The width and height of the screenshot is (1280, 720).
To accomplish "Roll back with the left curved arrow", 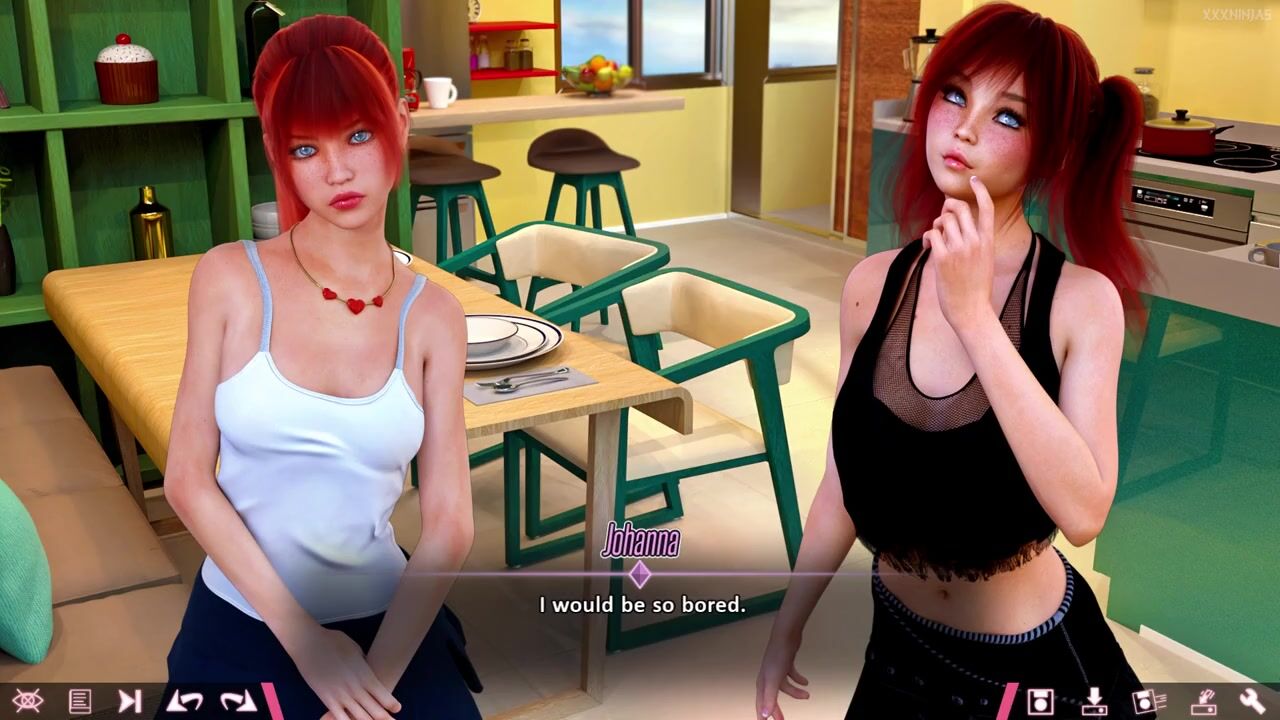I will tap(184, 701).
